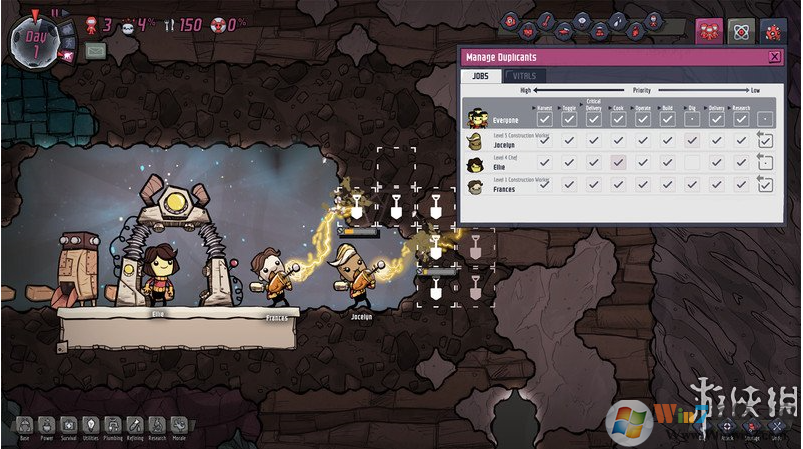Toggle Research job for Everyone
Viewport: 803px width, 449px height.
coord(740,120)
